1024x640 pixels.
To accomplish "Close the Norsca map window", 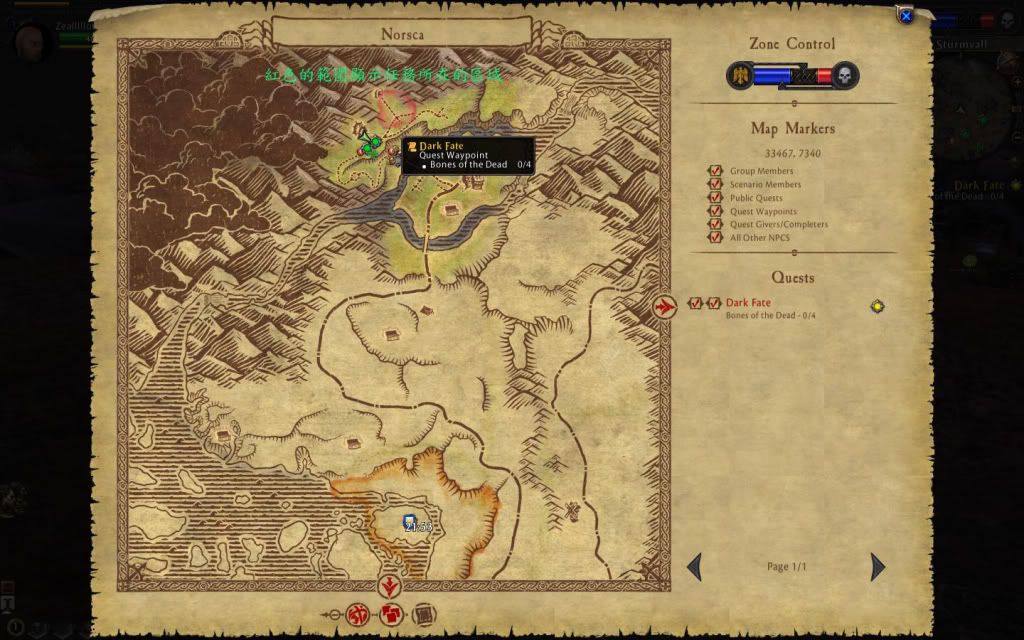I will pyautogui.click(x=905, y=16).
